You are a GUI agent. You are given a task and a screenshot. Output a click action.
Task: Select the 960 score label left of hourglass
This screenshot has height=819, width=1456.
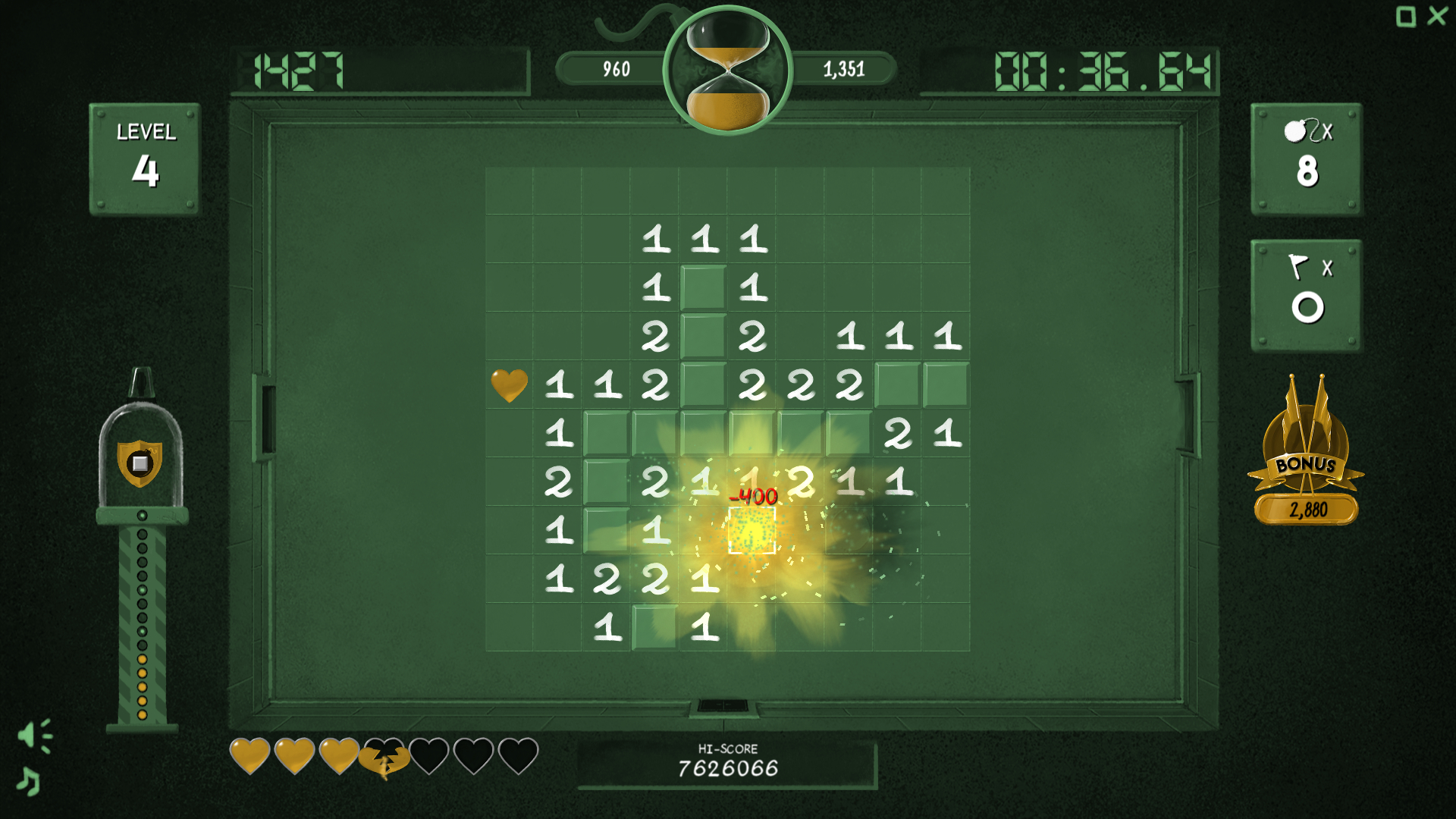click(x=615, y=67)
